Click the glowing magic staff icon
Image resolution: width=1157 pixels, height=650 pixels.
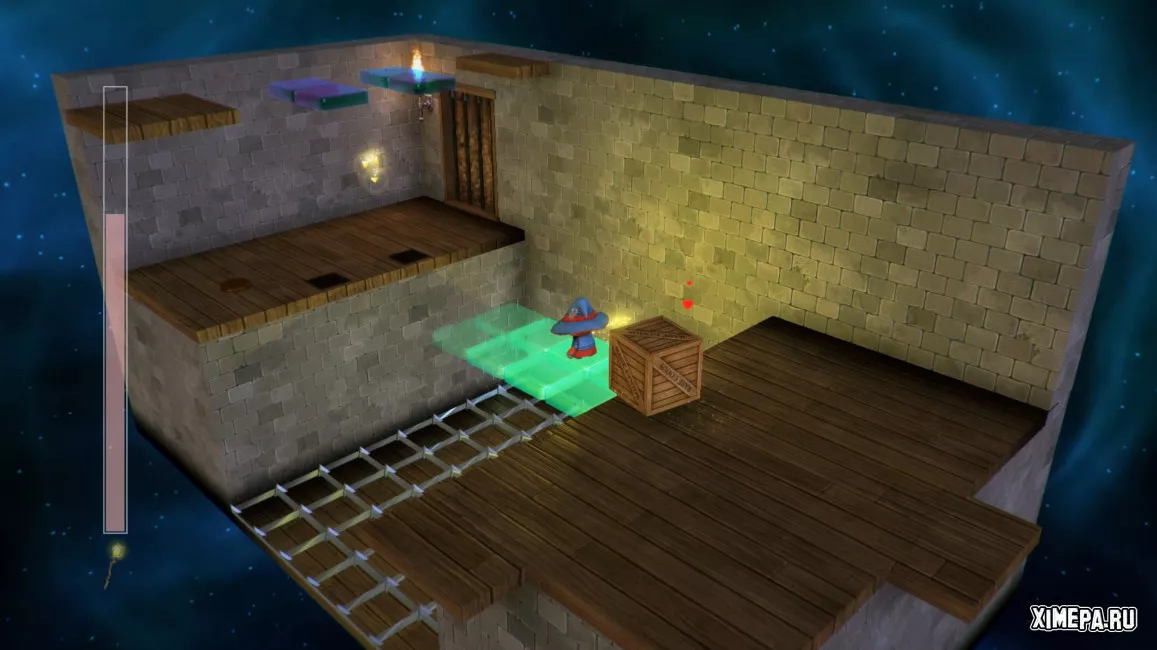(114, 563)
